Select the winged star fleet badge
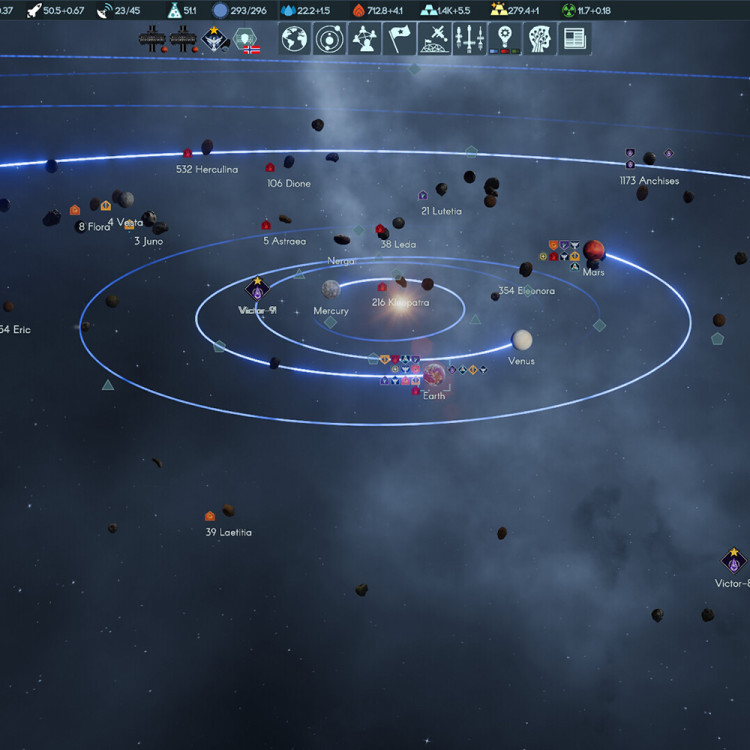The width and height of the screenshot is (750, 750). point(214,39)
